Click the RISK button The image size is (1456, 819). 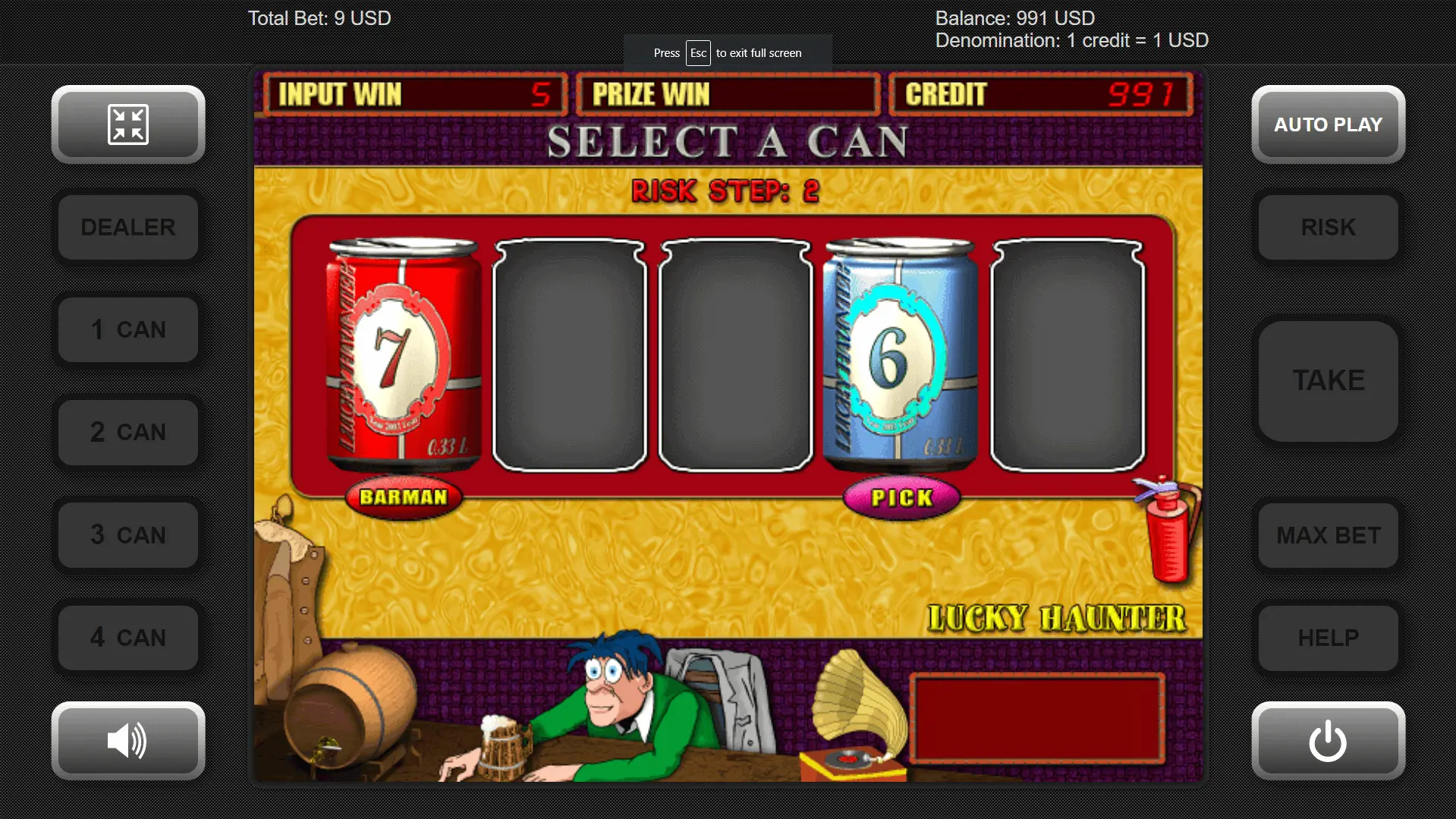point(1328,227)
